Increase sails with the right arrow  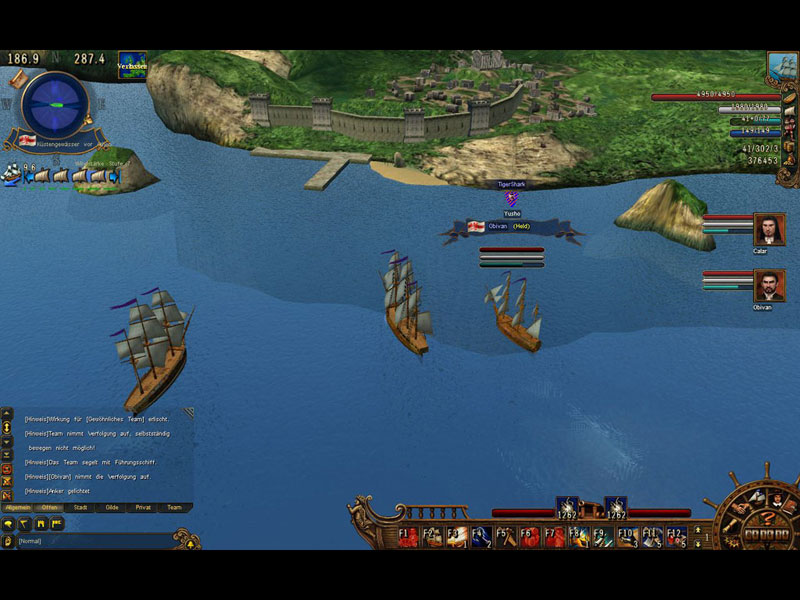[113, 177]
